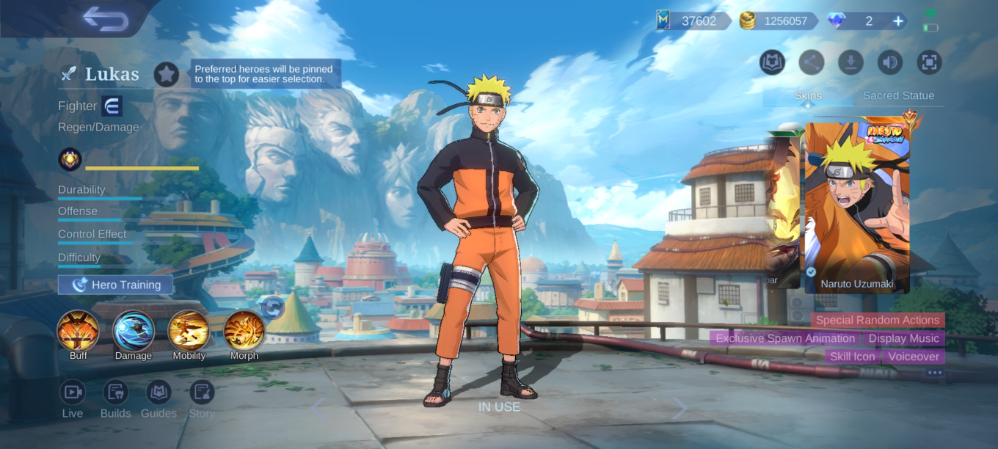Image resolution: width=998 pixels, height=449 pixels.
Task: Read the hero Story
Action: click(202, 392)
